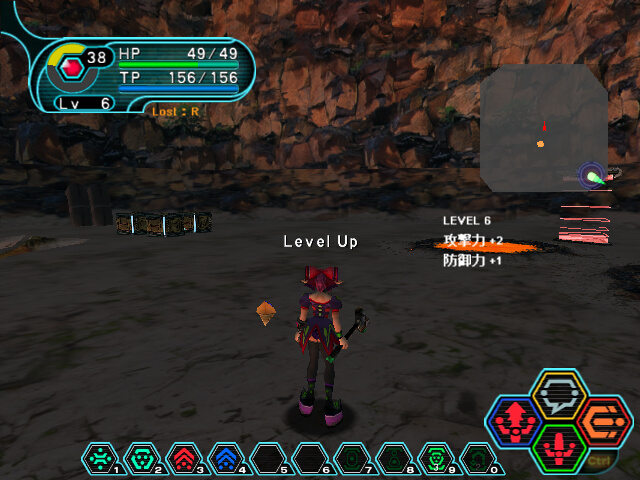Screen dimensions: 640x480
Task: Select the dim green icon in slot 7
Action: click(x=351, y=457)
